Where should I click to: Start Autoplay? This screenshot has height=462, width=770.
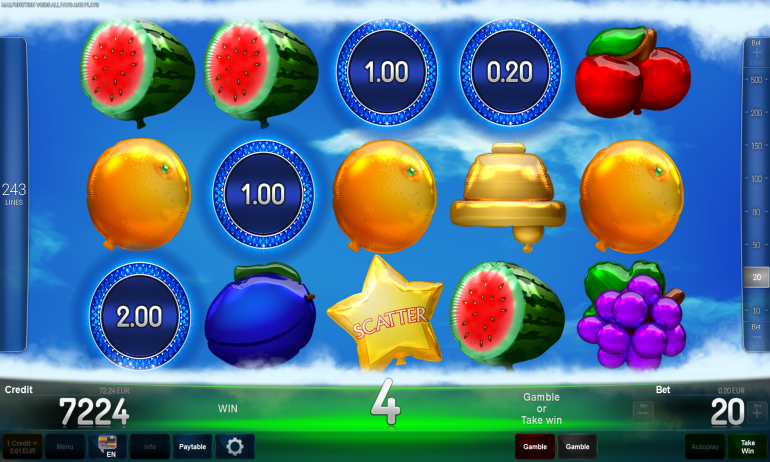click(704, 447)
